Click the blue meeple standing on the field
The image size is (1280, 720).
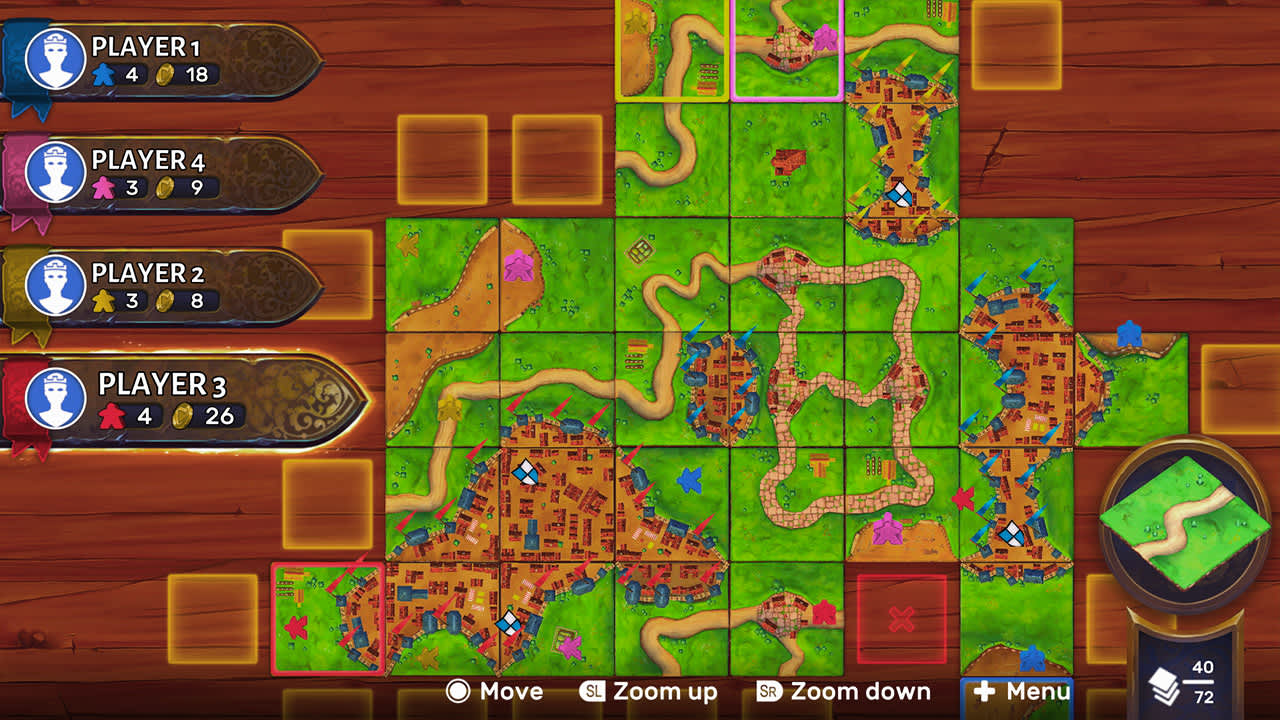(x=689, y=480)
